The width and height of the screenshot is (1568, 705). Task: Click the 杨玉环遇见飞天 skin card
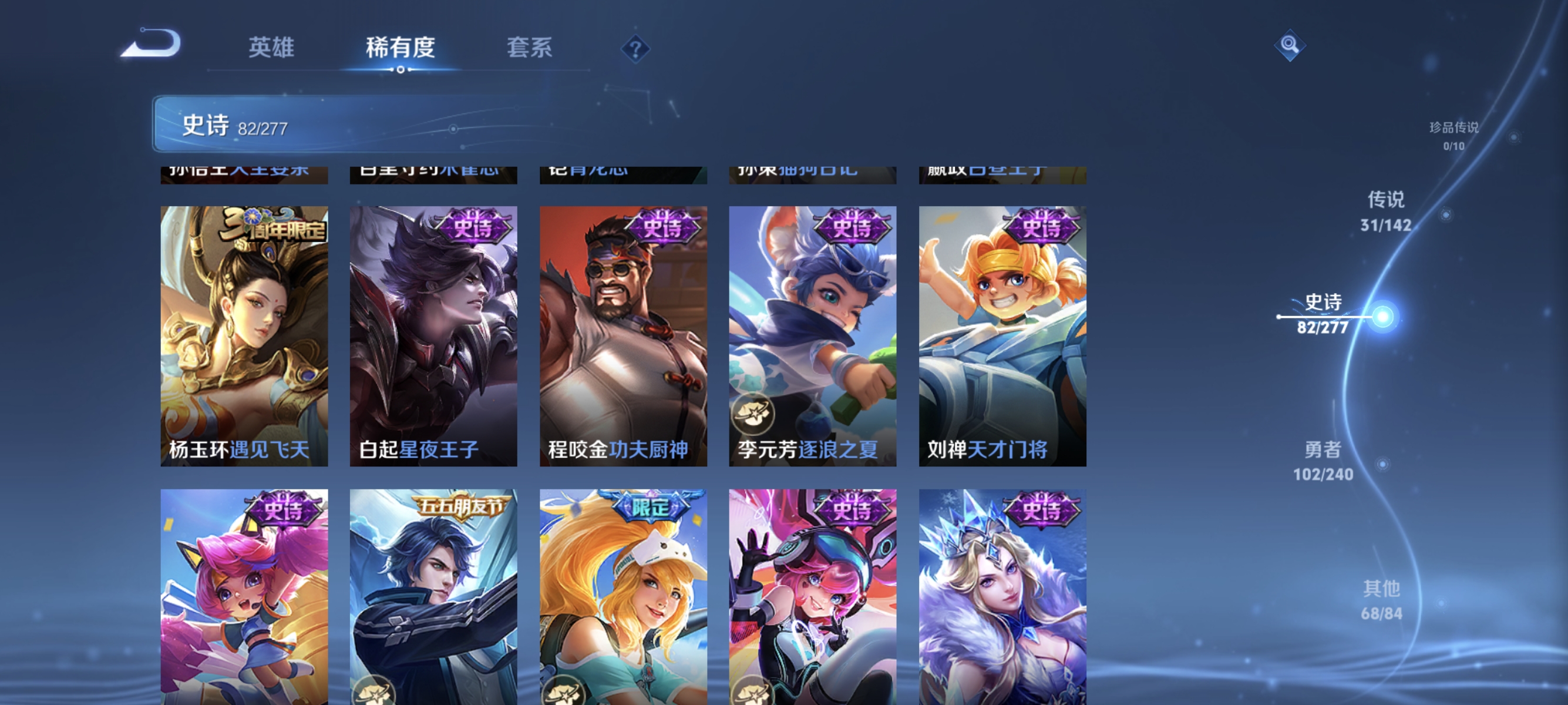tap(244, 341)
